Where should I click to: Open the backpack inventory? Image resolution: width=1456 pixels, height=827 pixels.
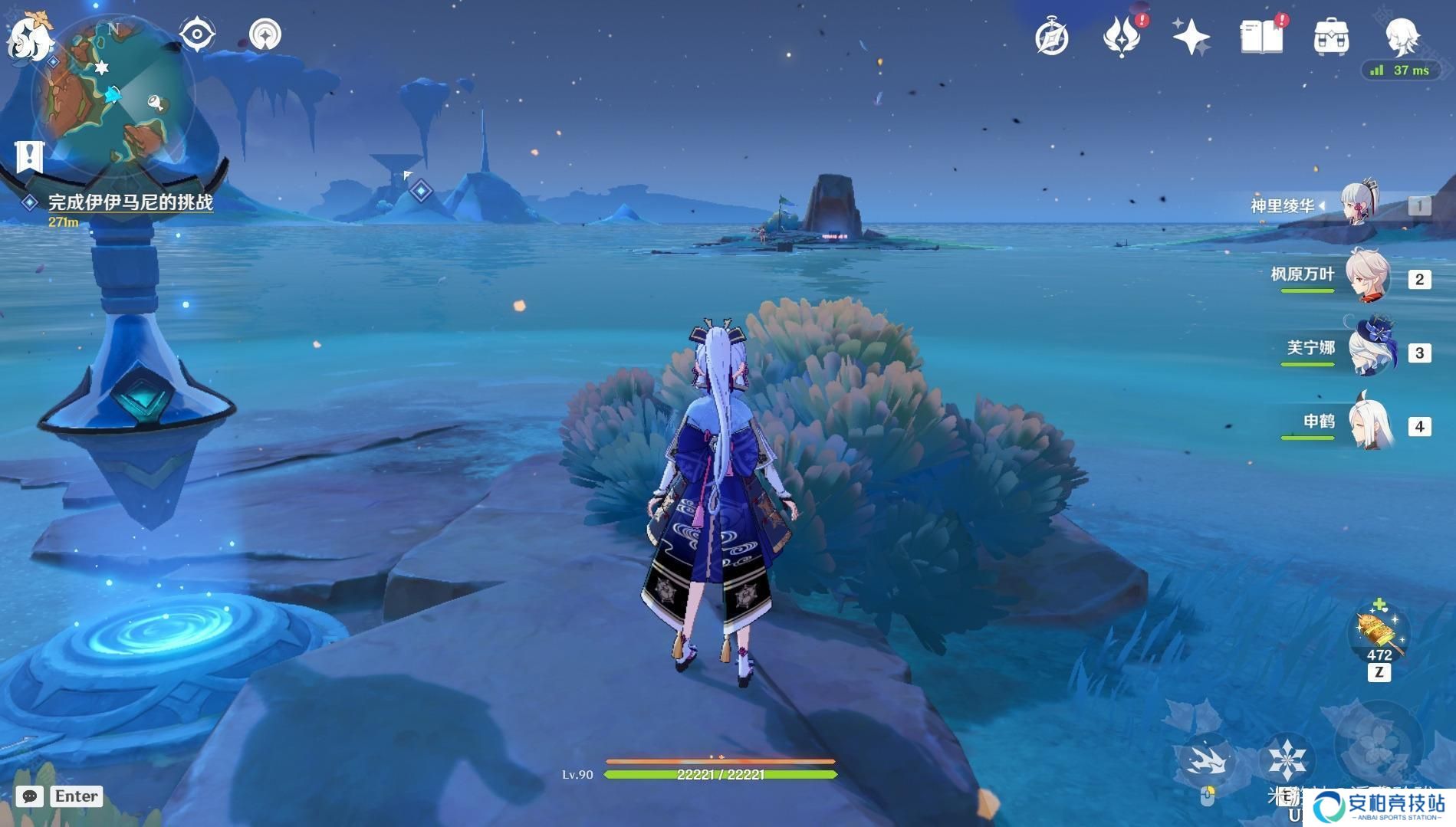(x=1331, y=38)
